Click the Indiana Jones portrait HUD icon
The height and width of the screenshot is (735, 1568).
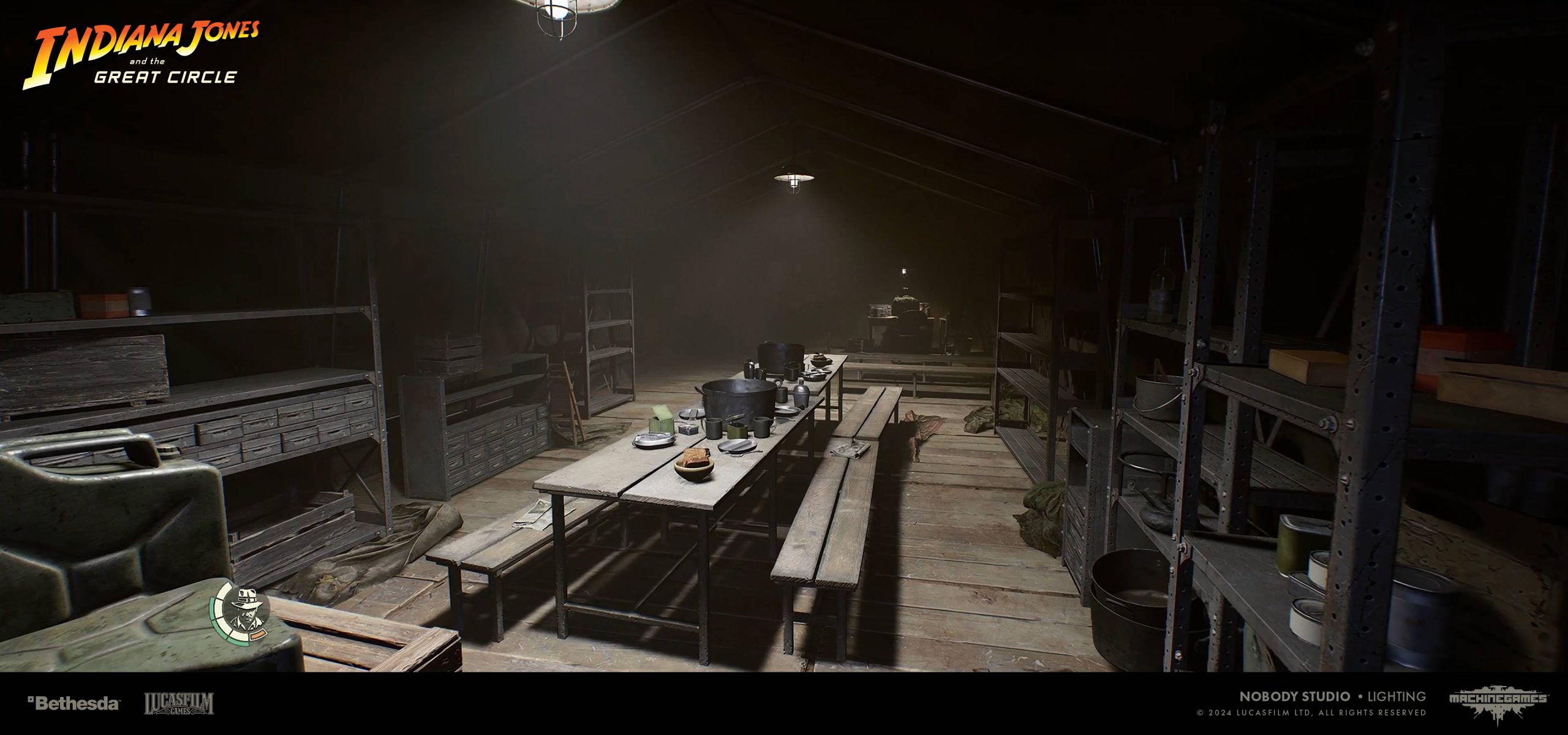coord(244,612)
